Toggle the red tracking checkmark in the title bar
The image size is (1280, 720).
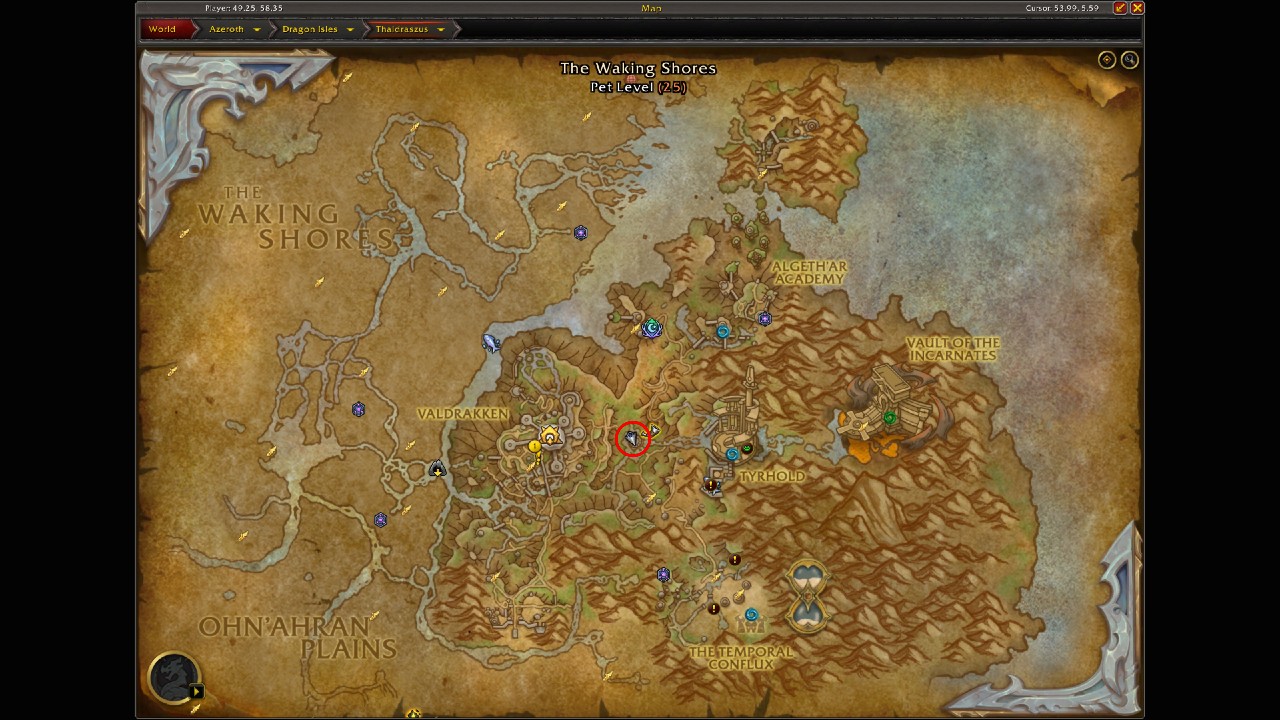[1122, 8]
